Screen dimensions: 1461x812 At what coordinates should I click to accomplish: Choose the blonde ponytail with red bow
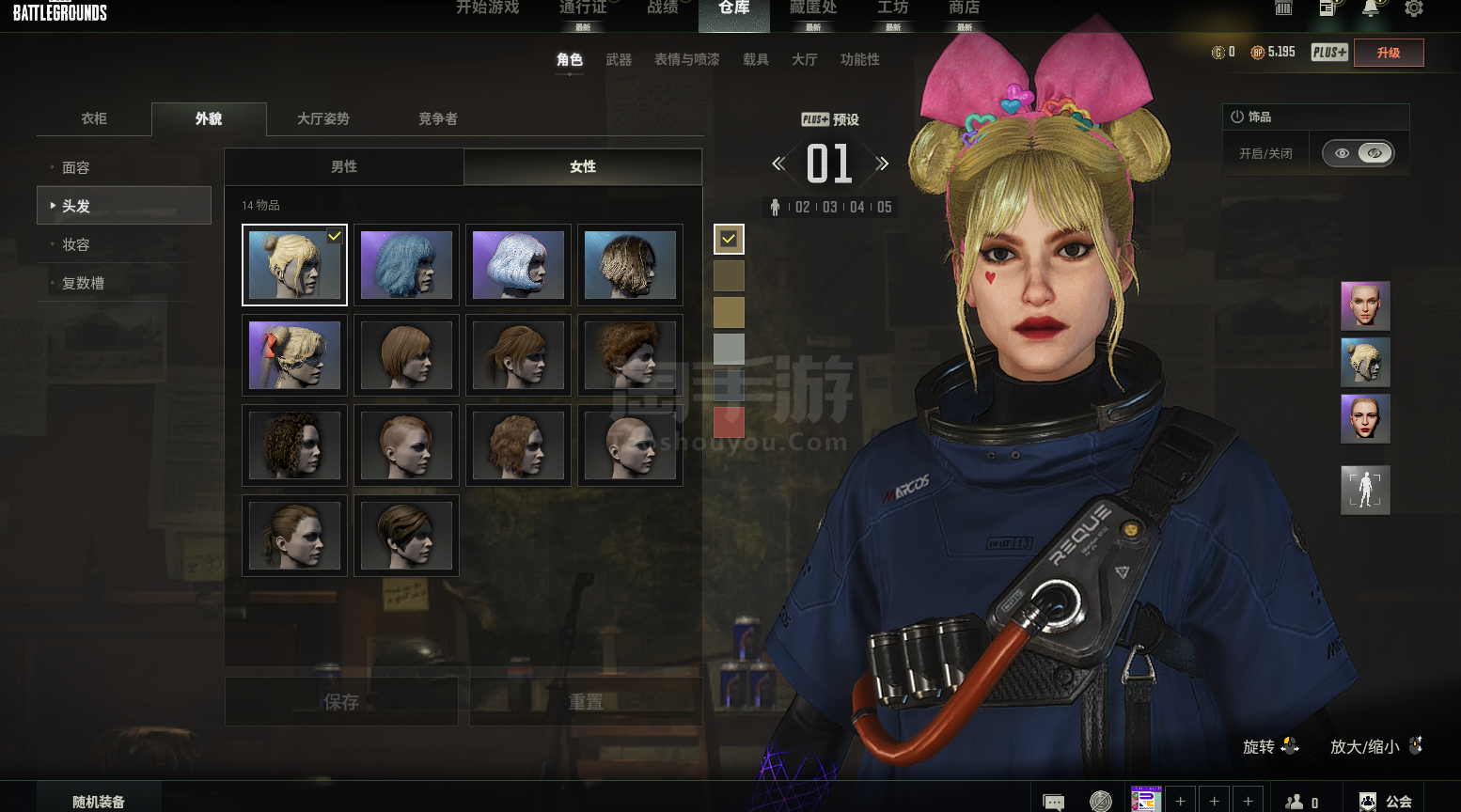click(x=294, y=355)
